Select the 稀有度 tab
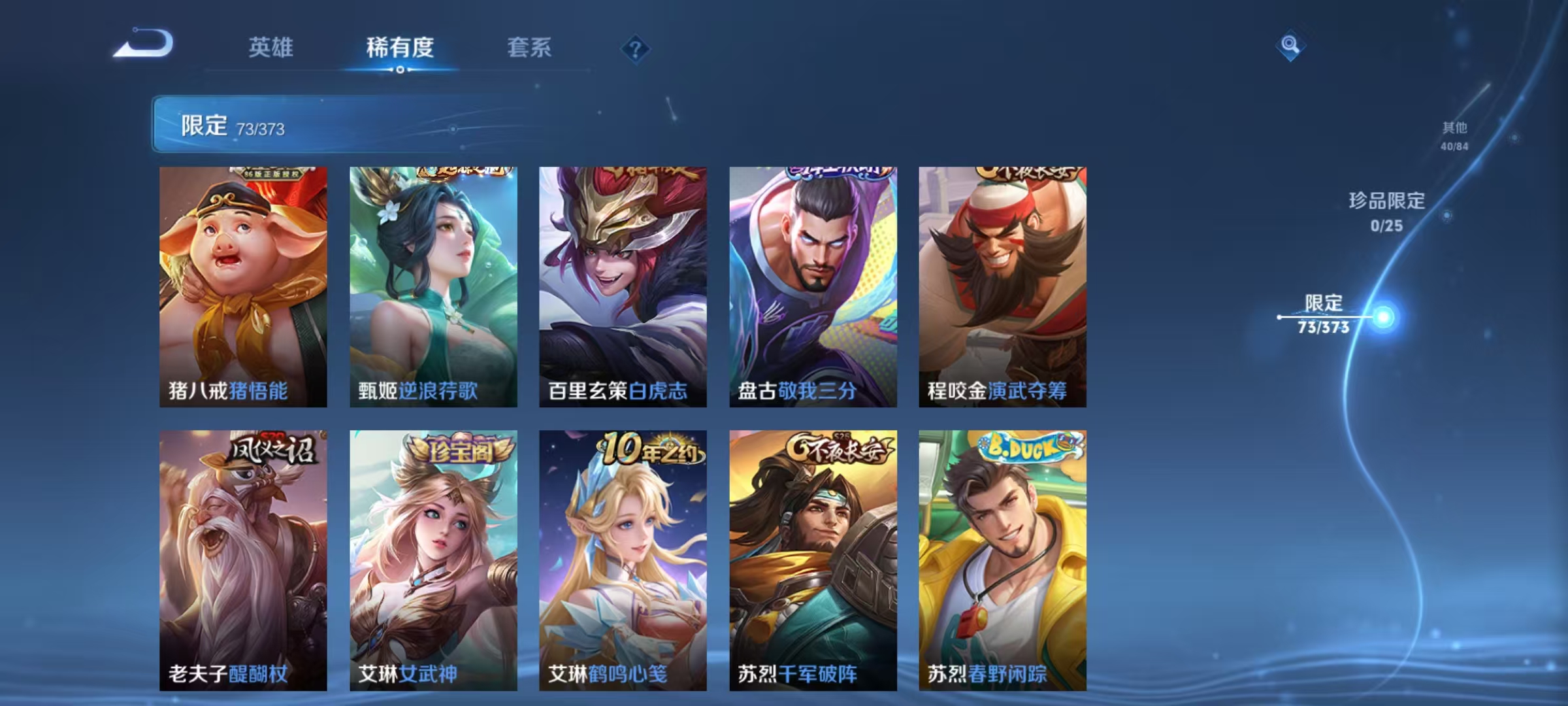Viewport: 1568px width, 706px height. click(400, 48)
